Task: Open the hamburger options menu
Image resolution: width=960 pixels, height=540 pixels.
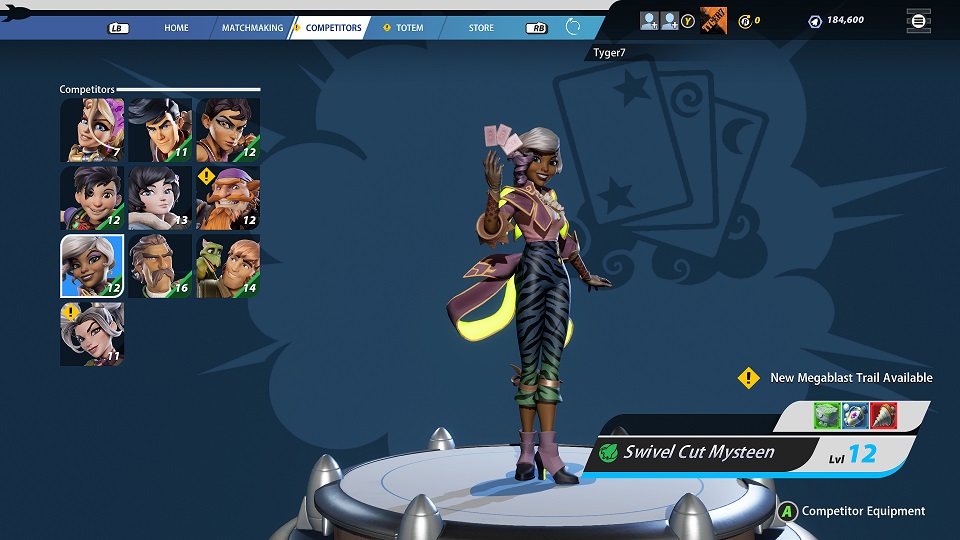Action: [917, 20]
